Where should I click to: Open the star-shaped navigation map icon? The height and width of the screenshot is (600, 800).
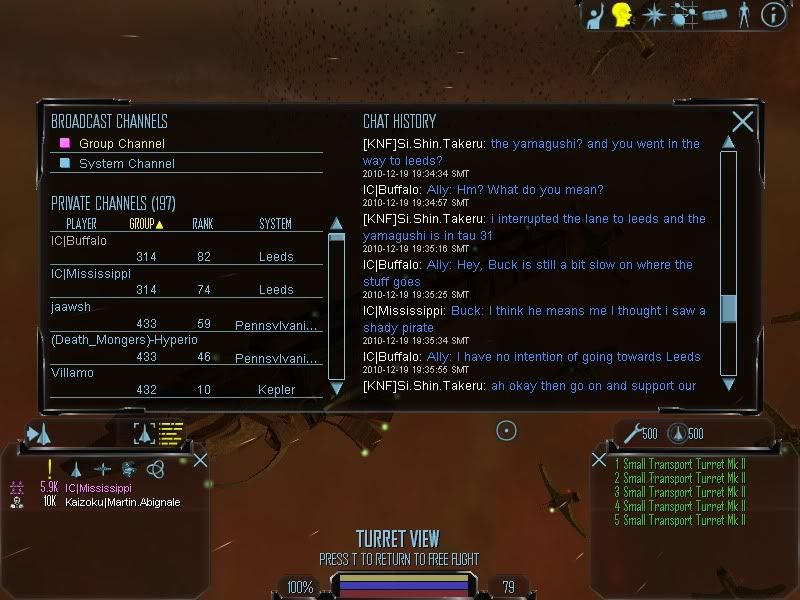(x=653, y=14)
